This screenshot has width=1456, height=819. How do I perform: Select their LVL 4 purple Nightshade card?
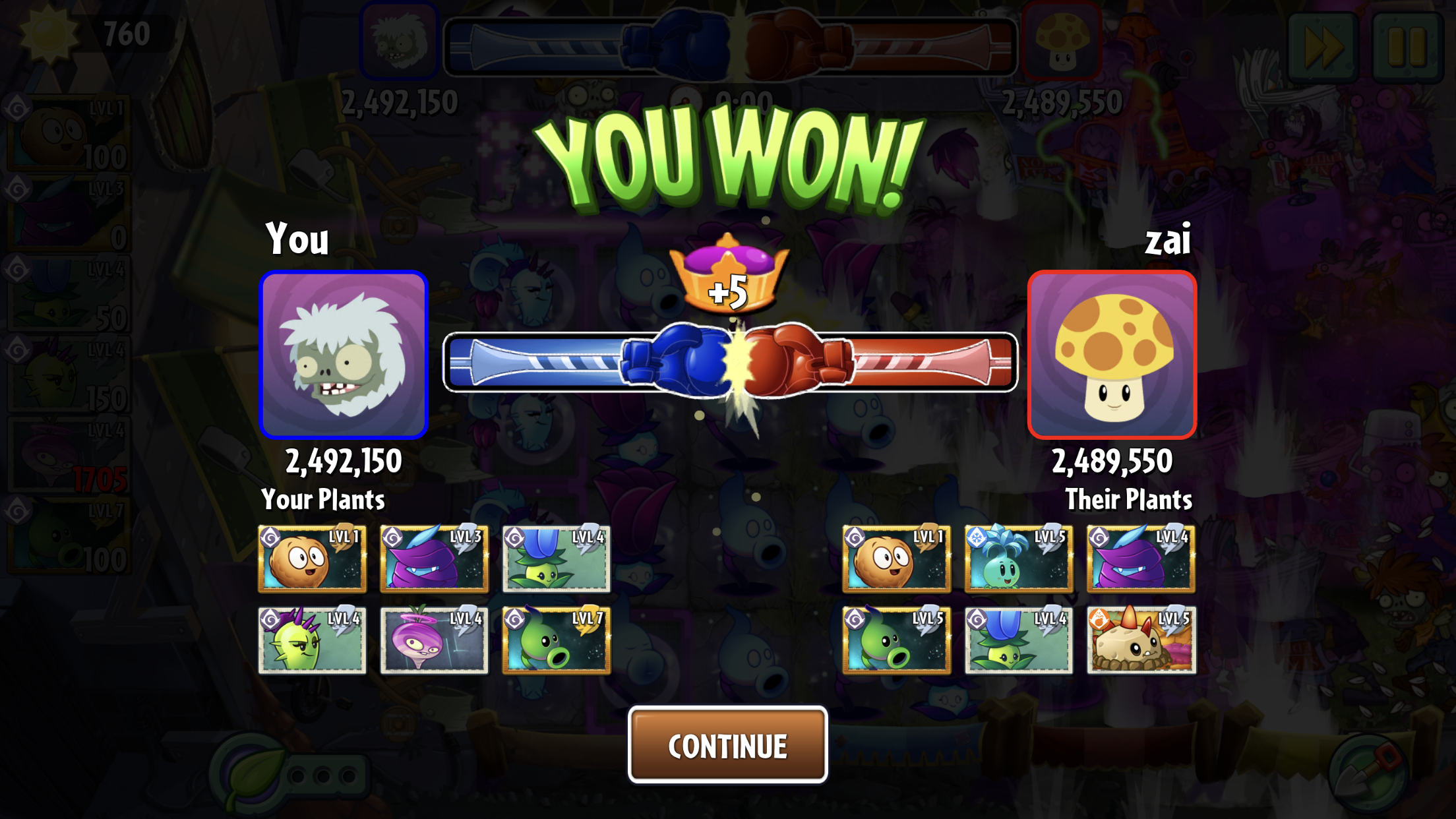[x=1141, y=559]
